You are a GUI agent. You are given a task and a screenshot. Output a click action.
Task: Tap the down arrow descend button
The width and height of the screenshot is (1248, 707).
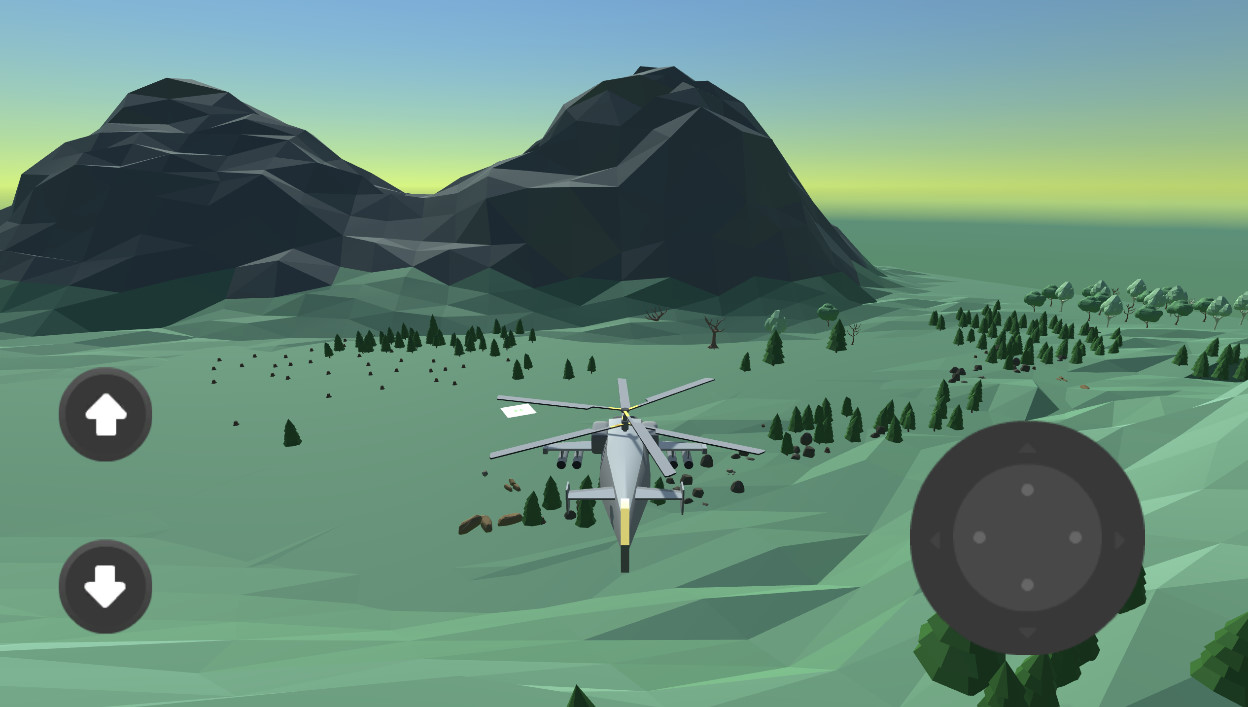105,586
